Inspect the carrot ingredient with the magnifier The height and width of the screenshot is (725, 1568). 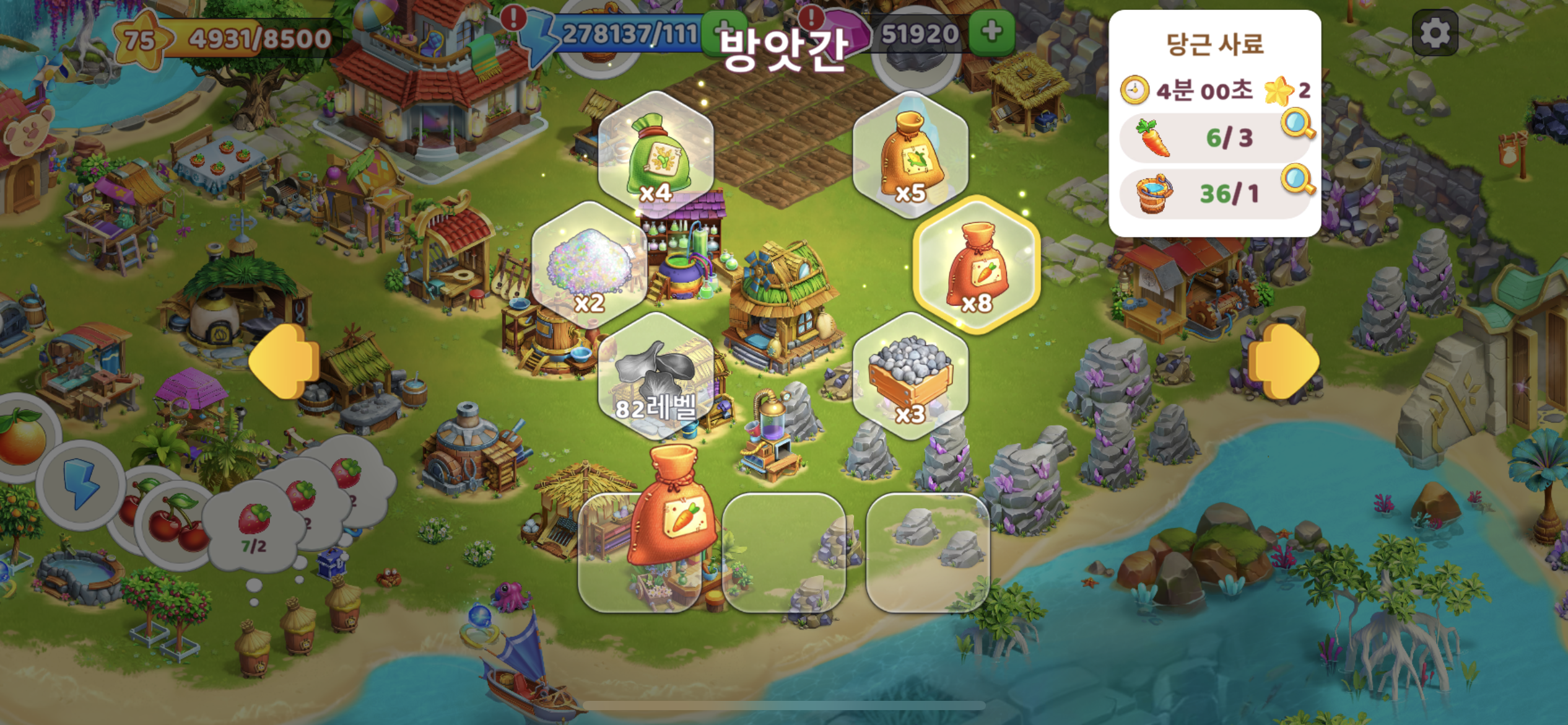[x=1297, y=124]
